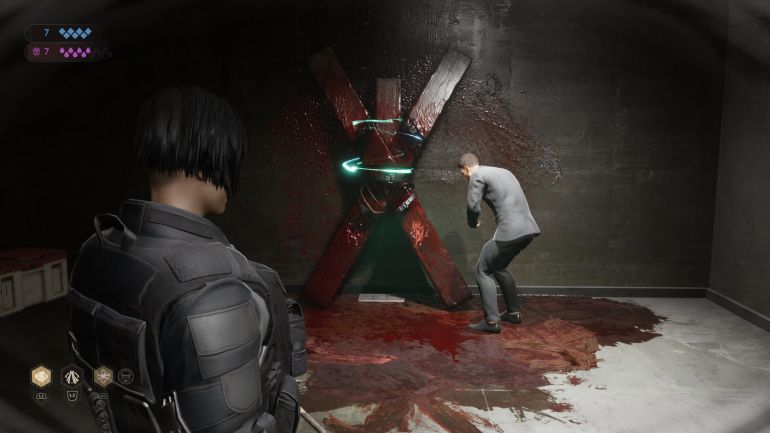Activate the gold hexagon eye ability
770x433 pixels.
[x=41, y=376]
